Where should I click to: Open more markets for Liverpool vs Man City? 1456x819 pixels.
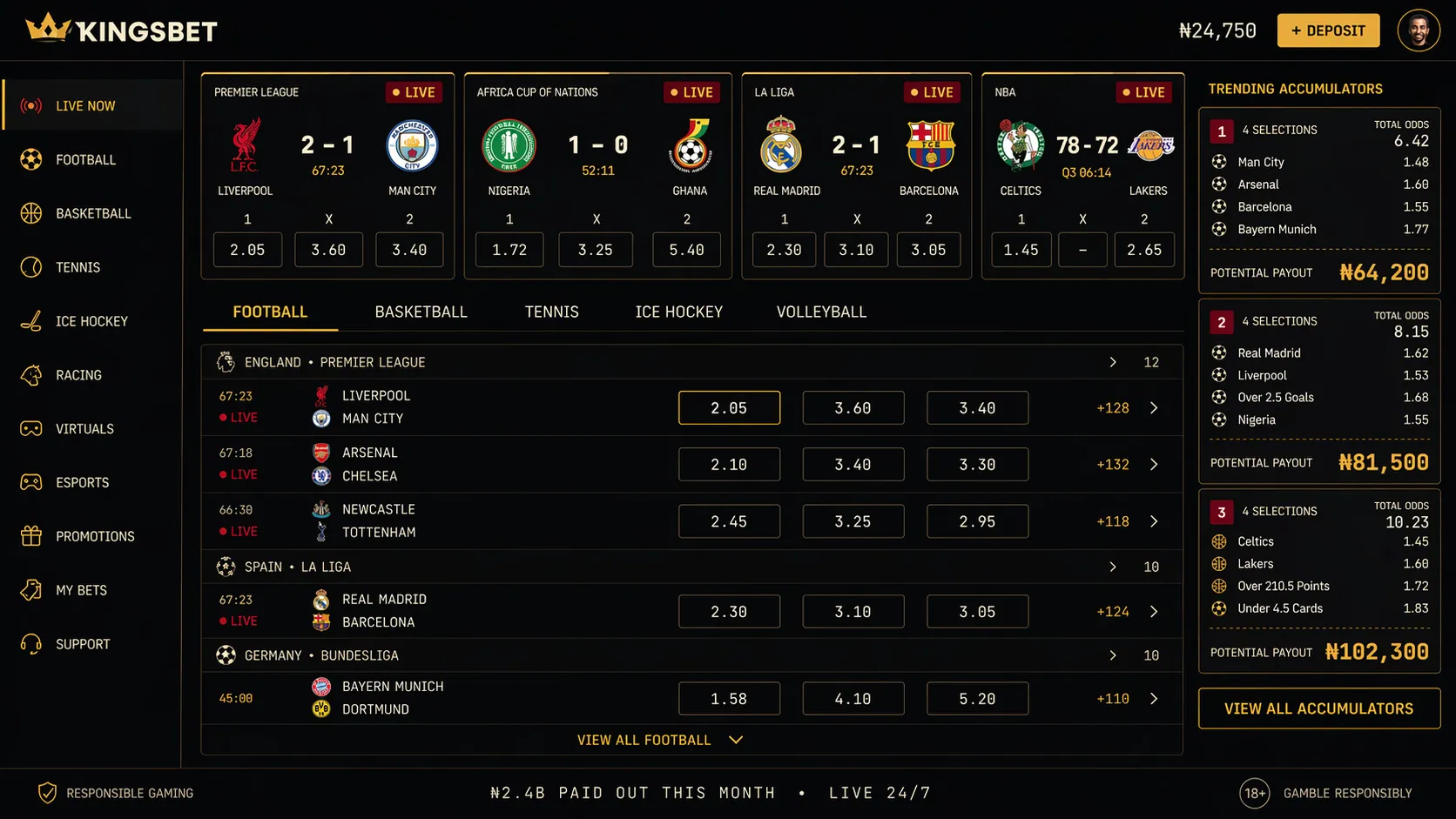[x=1154, y=406]
